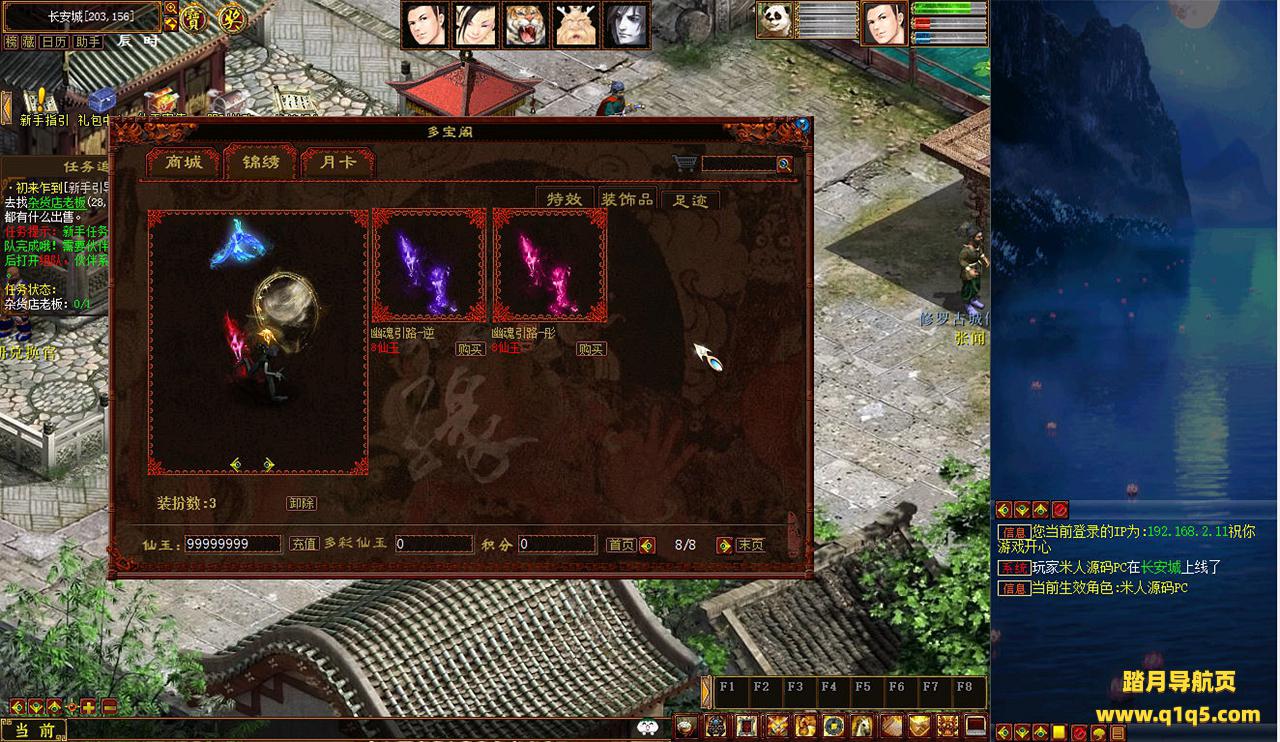Switch to the 装饰品 accessories category
This screenshot has height=742, width=1280.
[626, 199]
